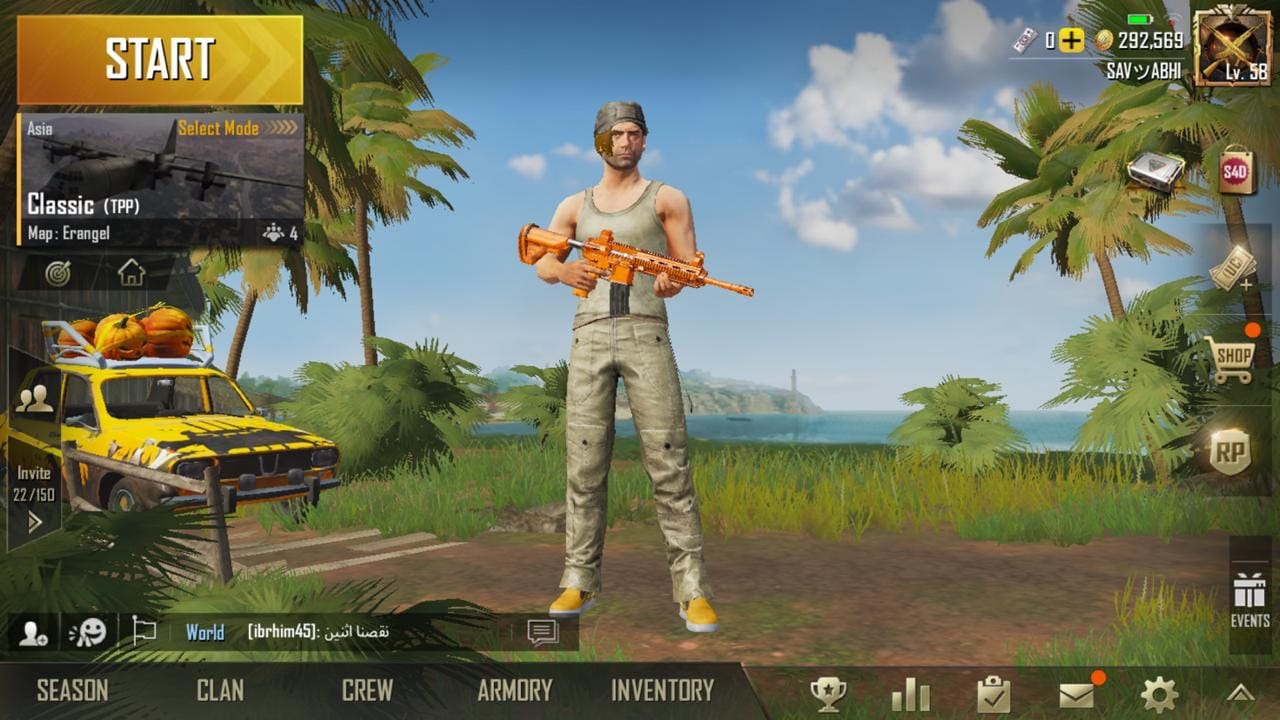The height and width of the screenshot is (720, 1280).
Task: Go to the SEASON menu
Action: (72, 691)
